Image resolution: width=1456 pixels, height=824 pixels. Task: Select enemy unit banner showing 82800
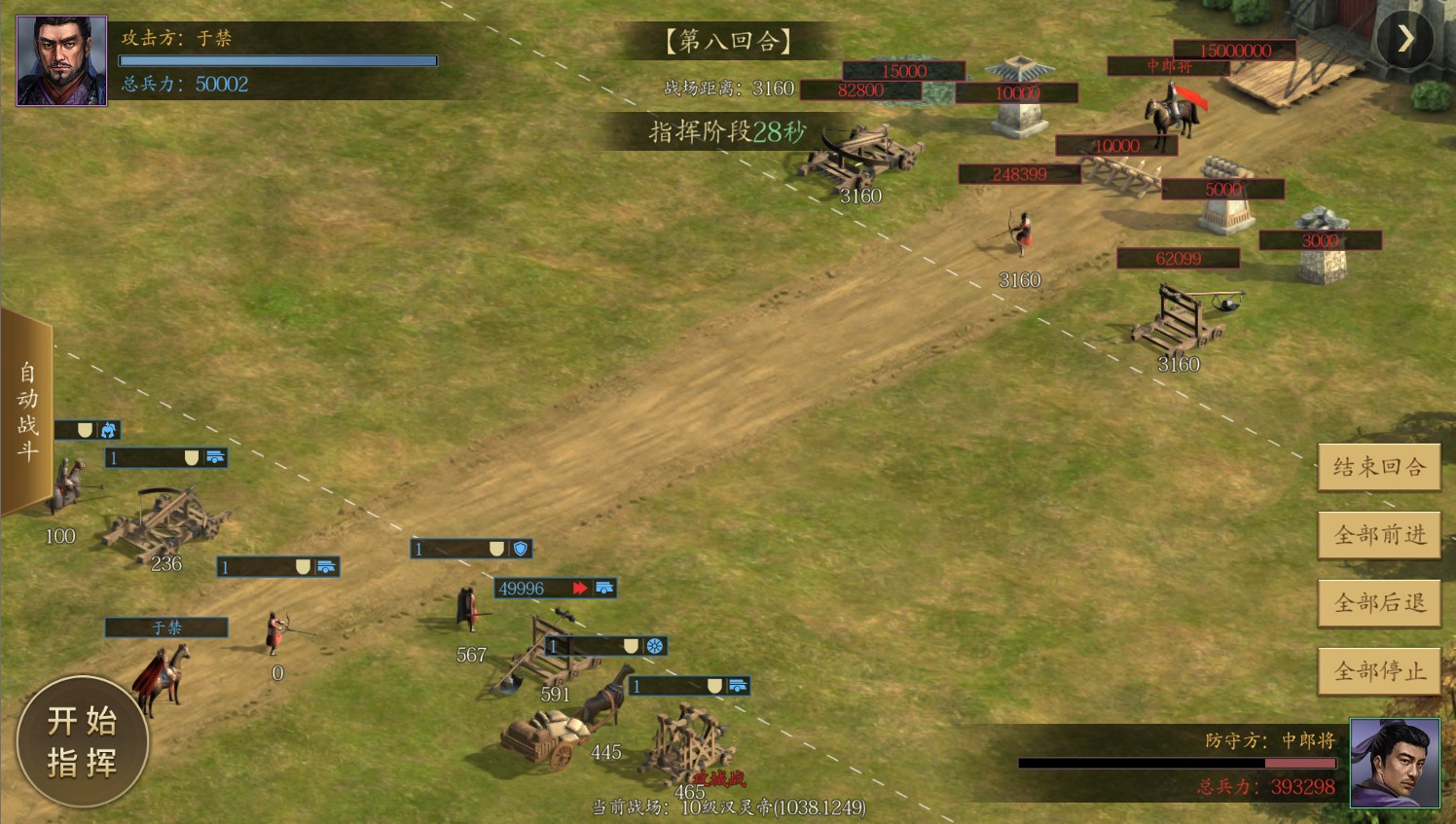tap(860, 90)
